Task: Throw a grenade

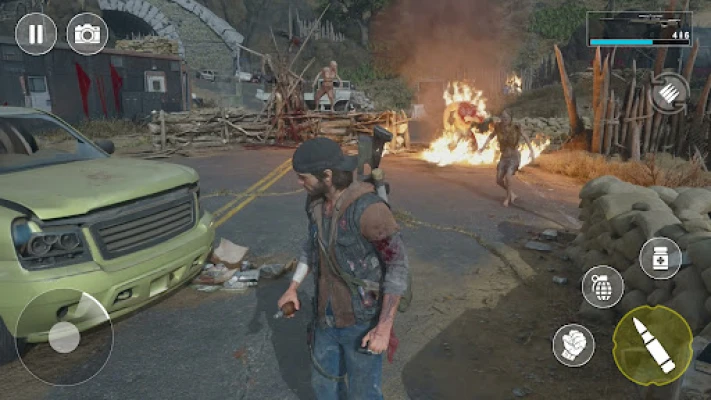Action: (x=602, y=287)
